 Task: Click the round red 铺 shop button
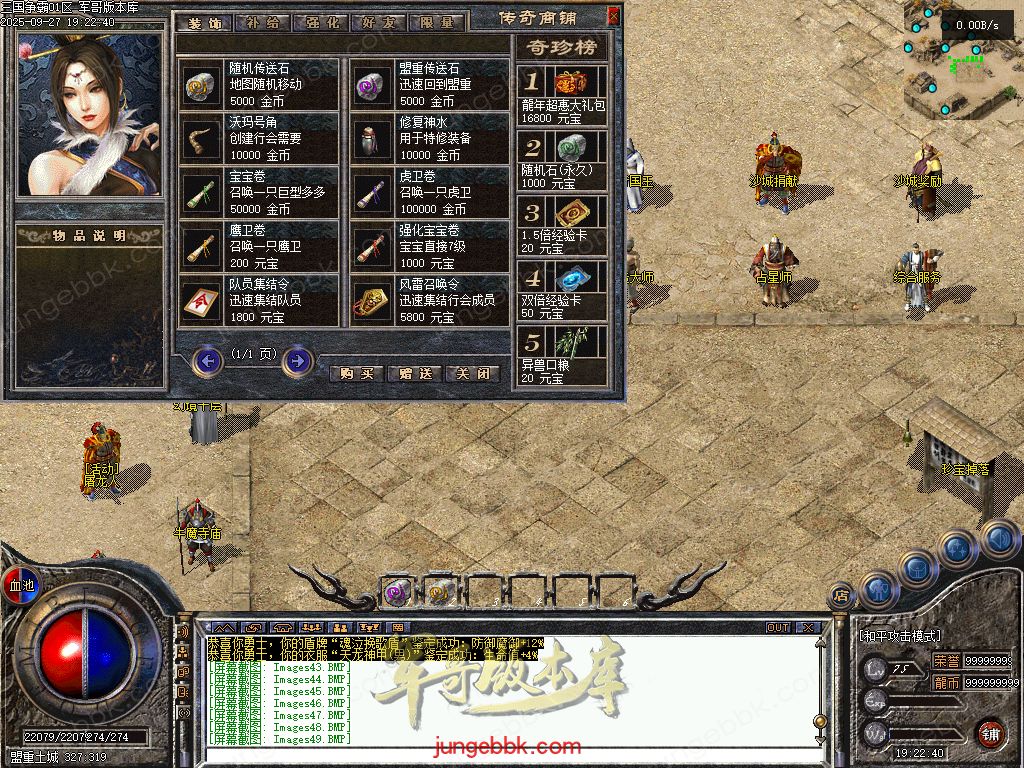[990, 732]
